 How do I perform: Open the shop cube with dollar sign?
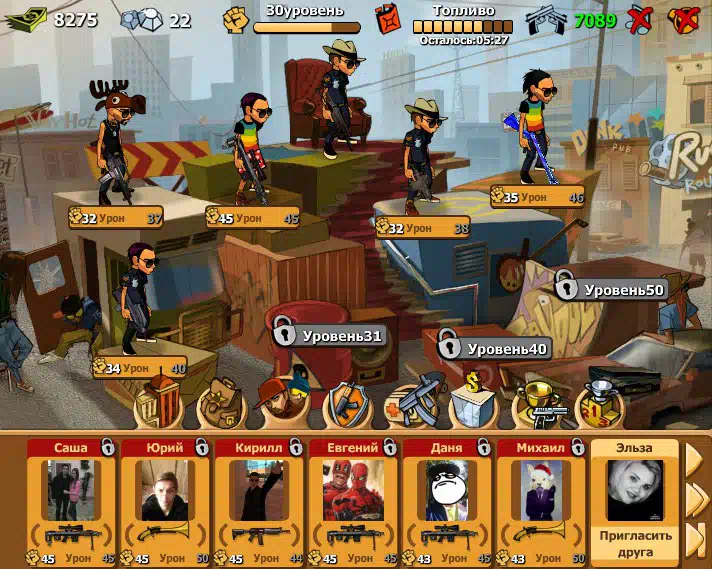click(474, 403)
